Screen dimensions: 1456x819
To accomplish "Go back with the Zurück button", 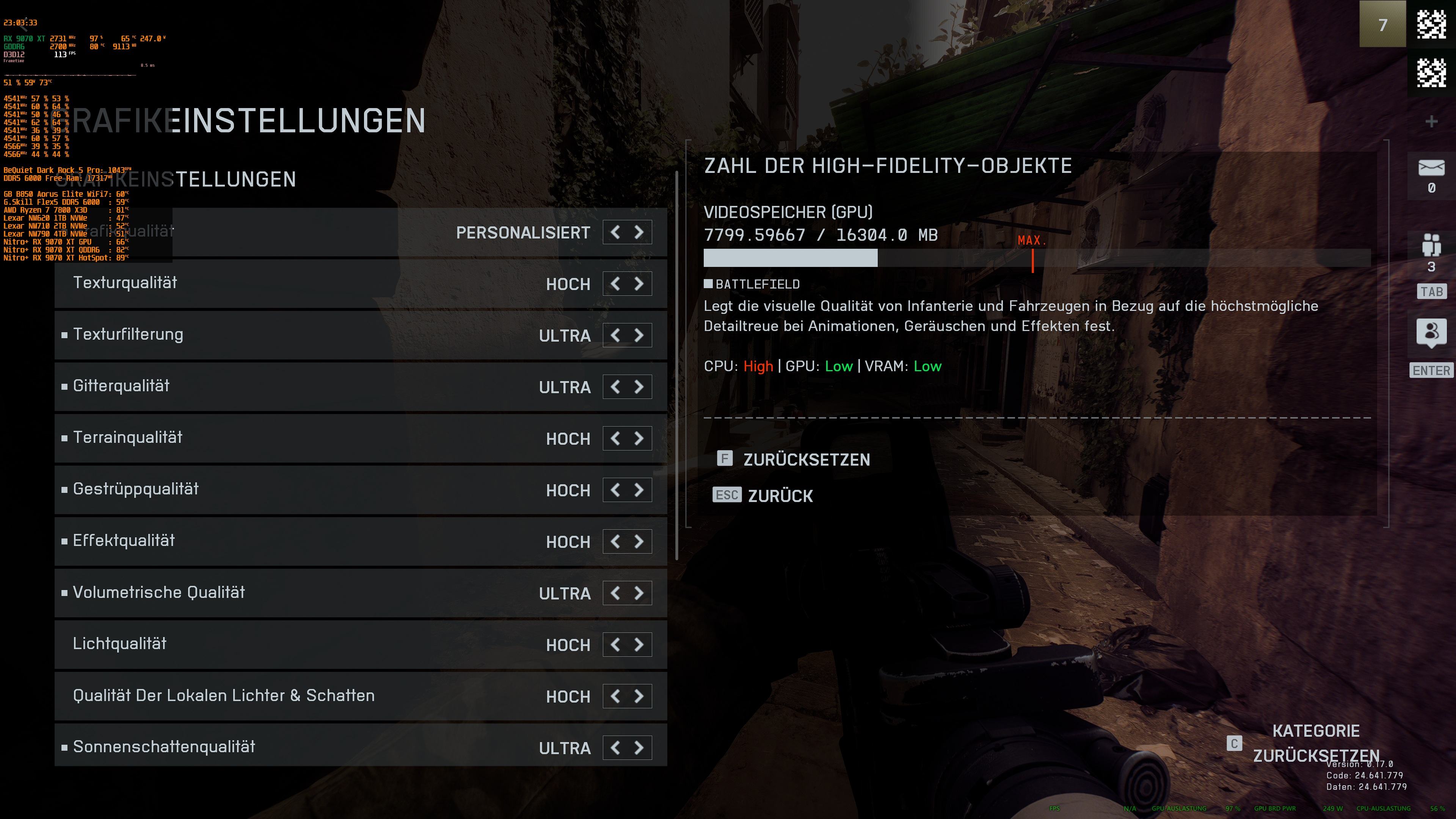I will pyautogui.click(x=780, y=496).
